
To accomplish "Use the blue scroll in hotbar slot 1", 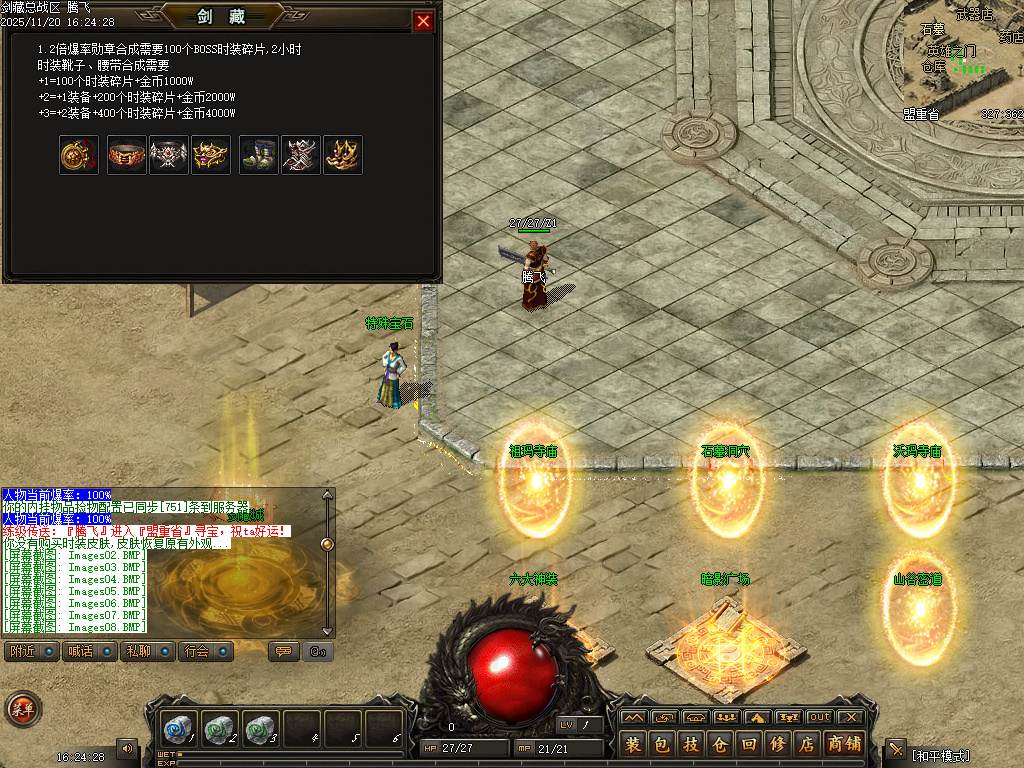I will [x=180, y=730].
